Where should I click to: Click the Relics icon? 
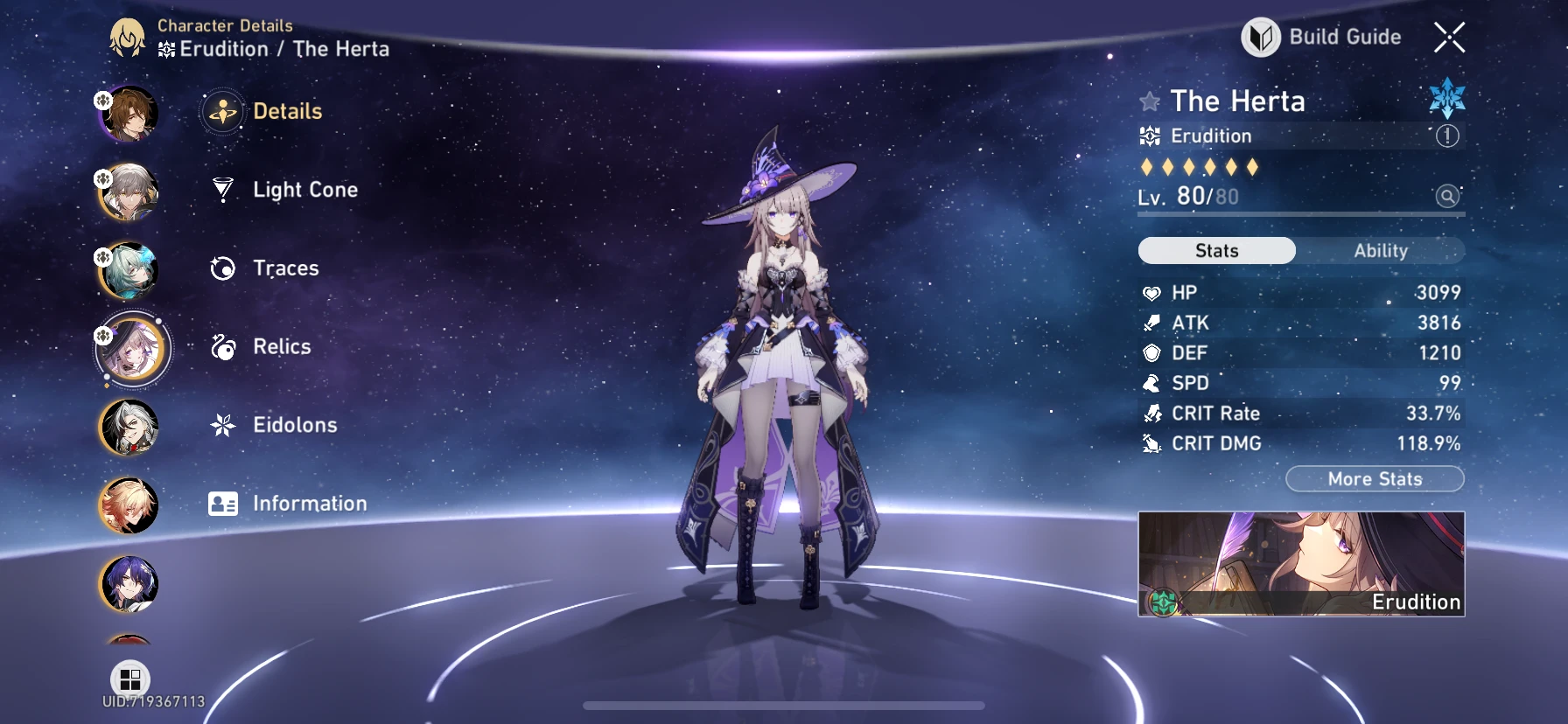(x=223, y=346)
